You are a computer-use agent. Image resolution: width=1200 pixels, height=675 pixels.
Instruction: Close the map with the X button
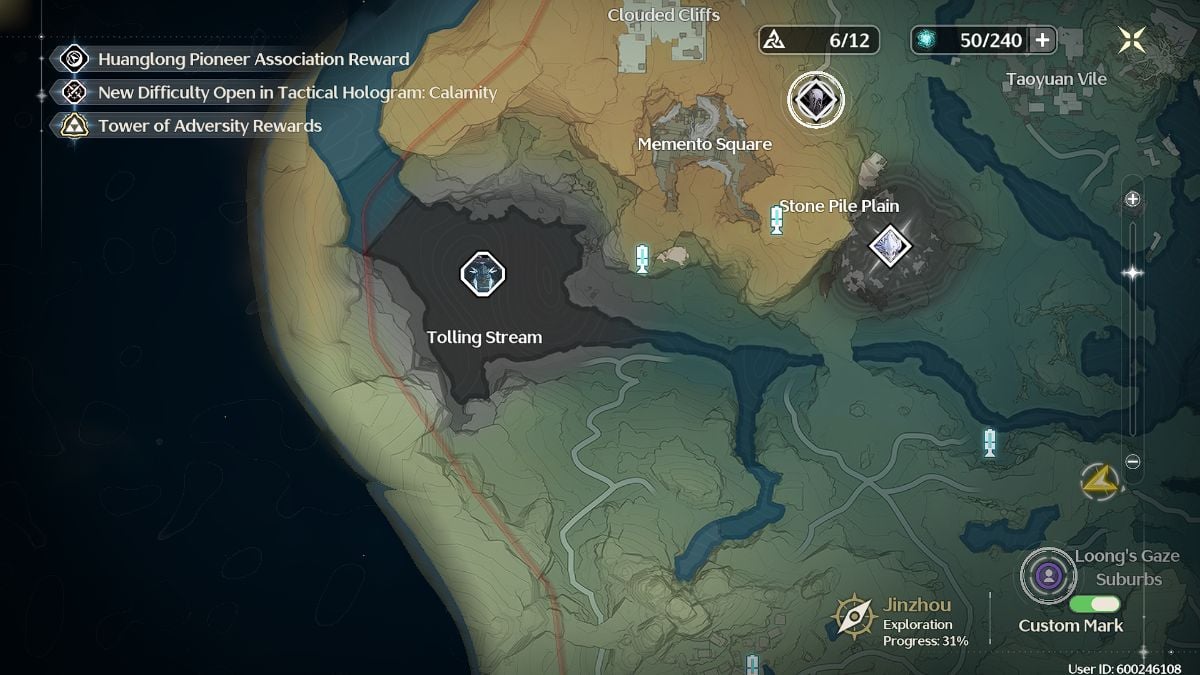[1132, 40]
